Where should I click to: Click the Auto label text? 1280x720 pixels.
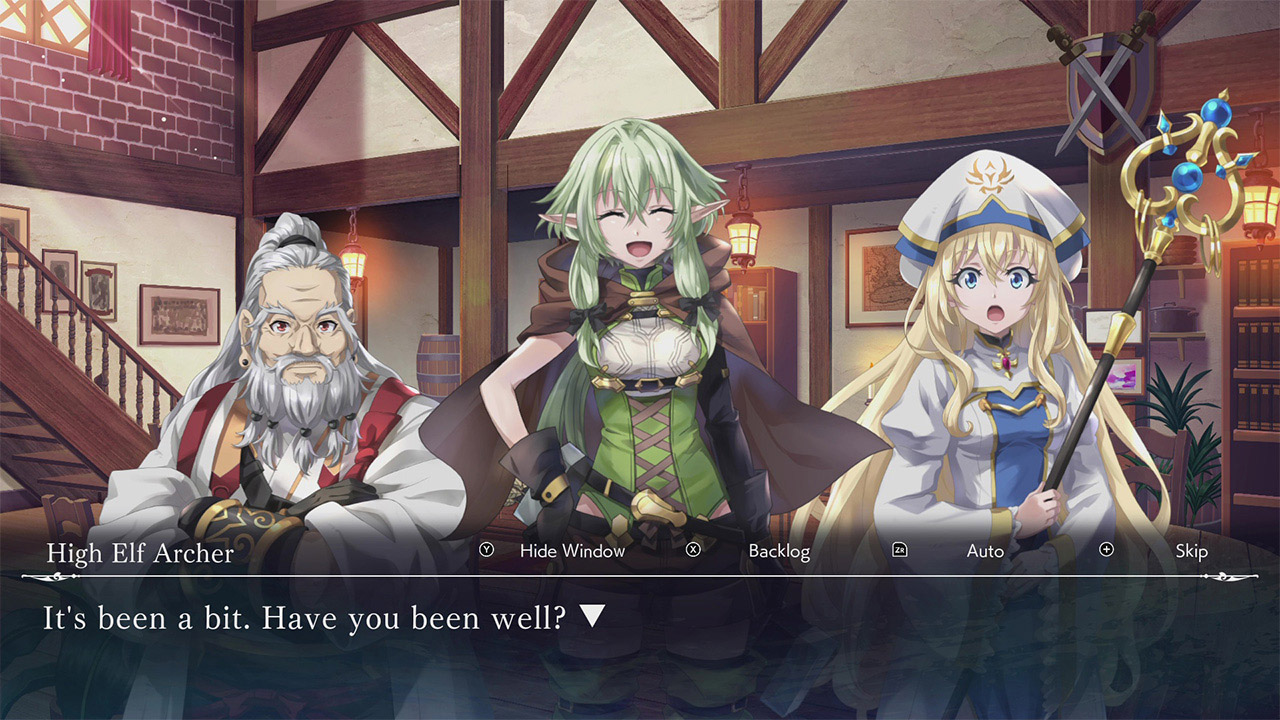[984, 550]
